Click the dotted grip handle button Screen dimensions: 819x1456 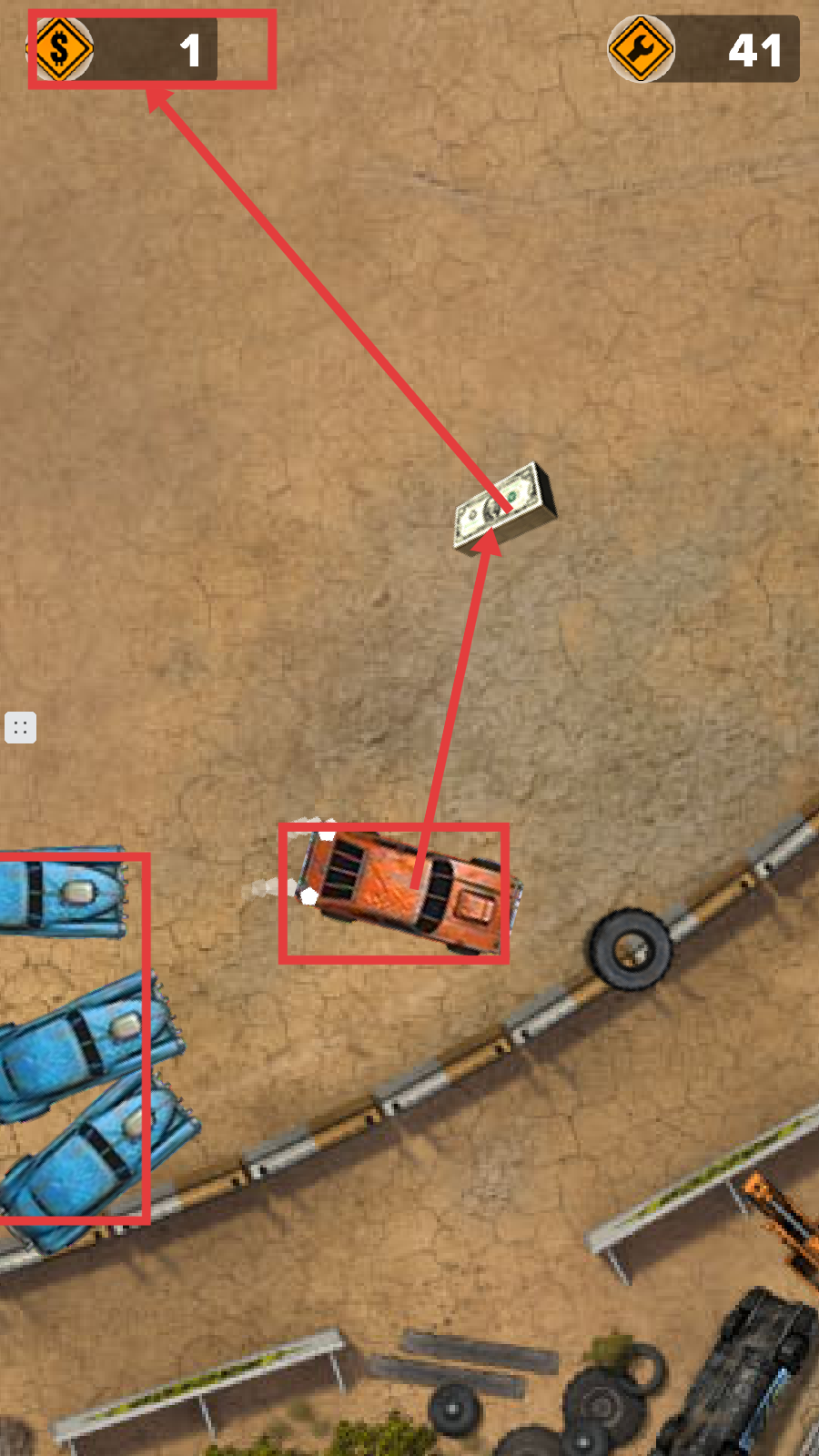click(x=20, y=727)
